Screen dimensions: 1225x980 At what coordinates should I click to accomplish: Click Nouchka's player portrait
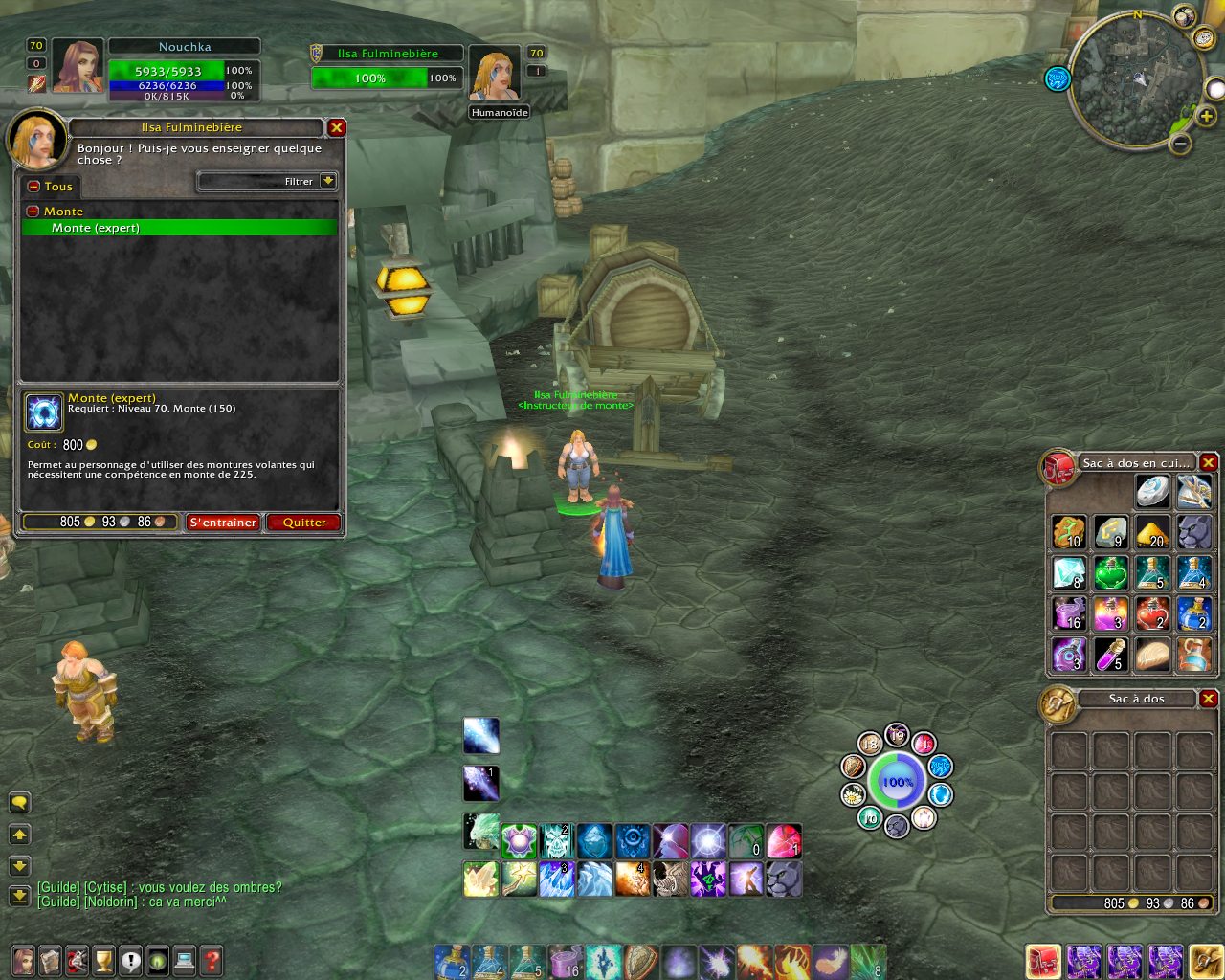78,66
